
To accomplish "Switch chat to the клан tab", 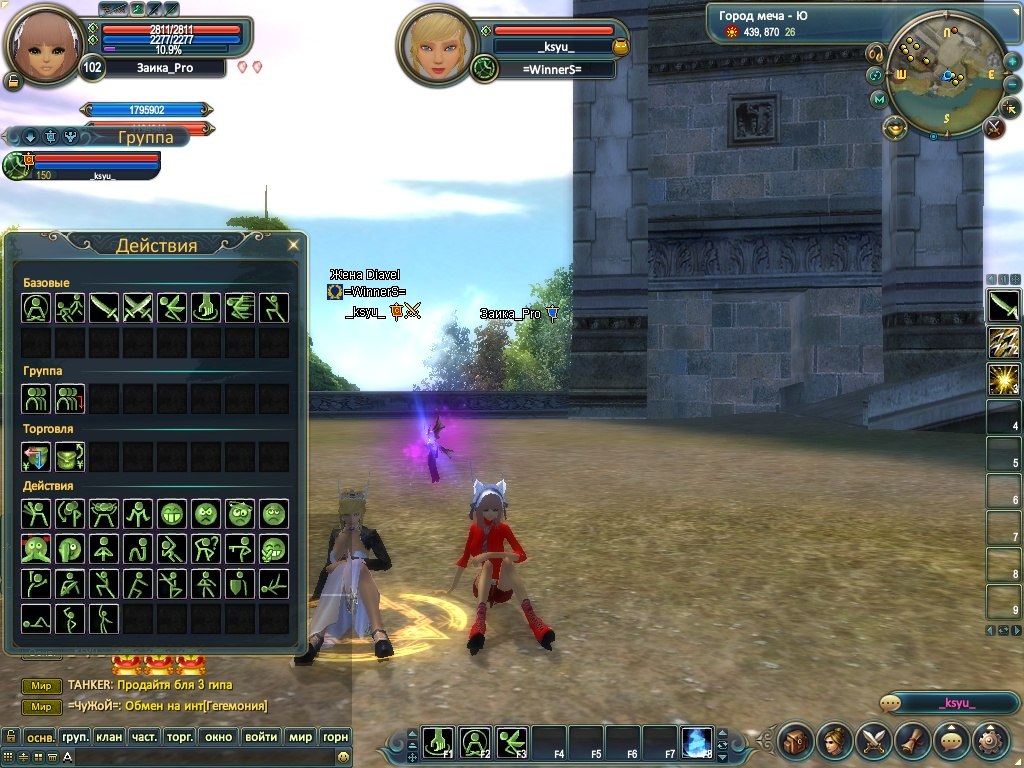I will click(x=108, y=737).
